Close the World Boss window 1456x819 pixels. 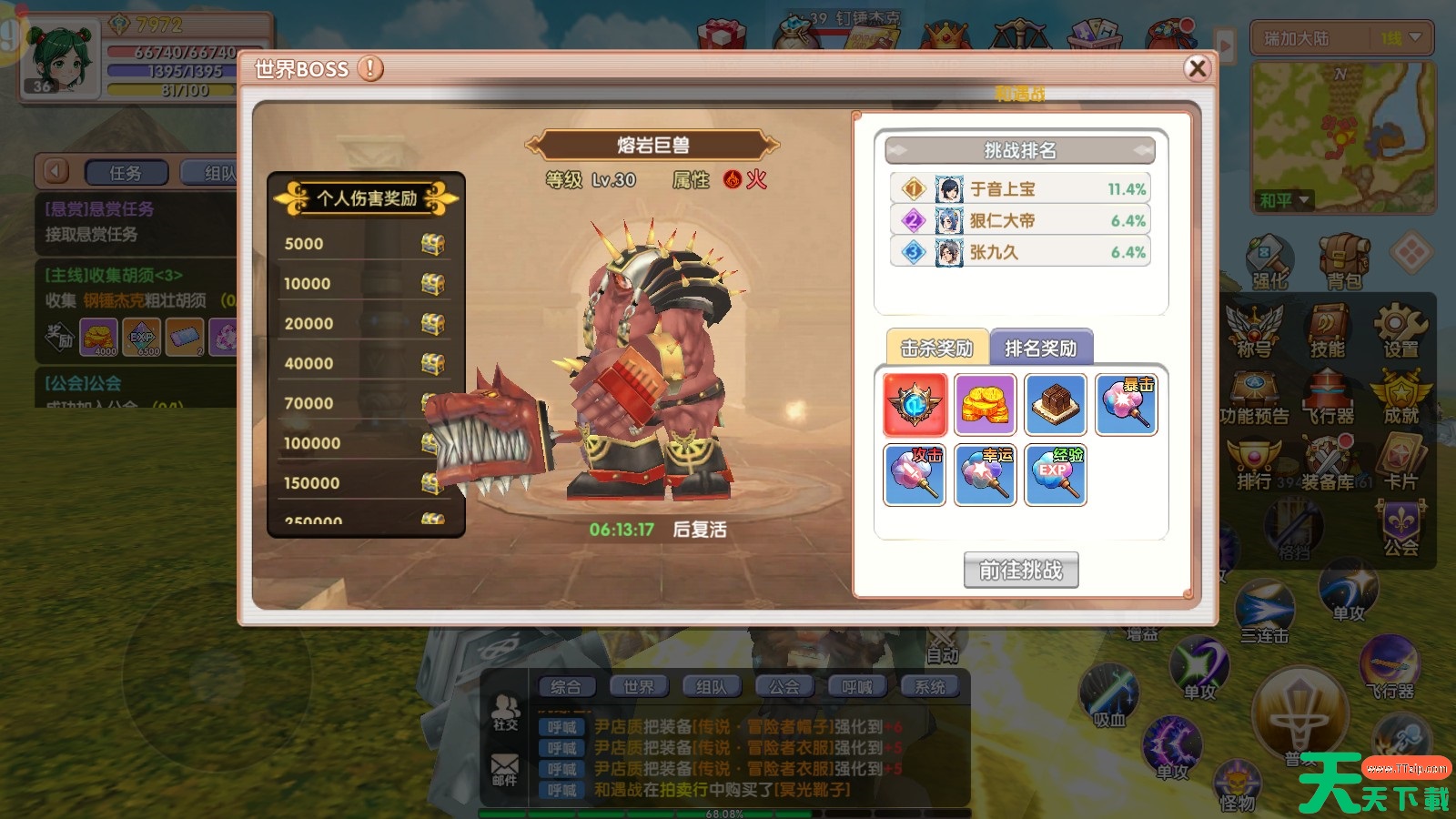coord(1198,68)
